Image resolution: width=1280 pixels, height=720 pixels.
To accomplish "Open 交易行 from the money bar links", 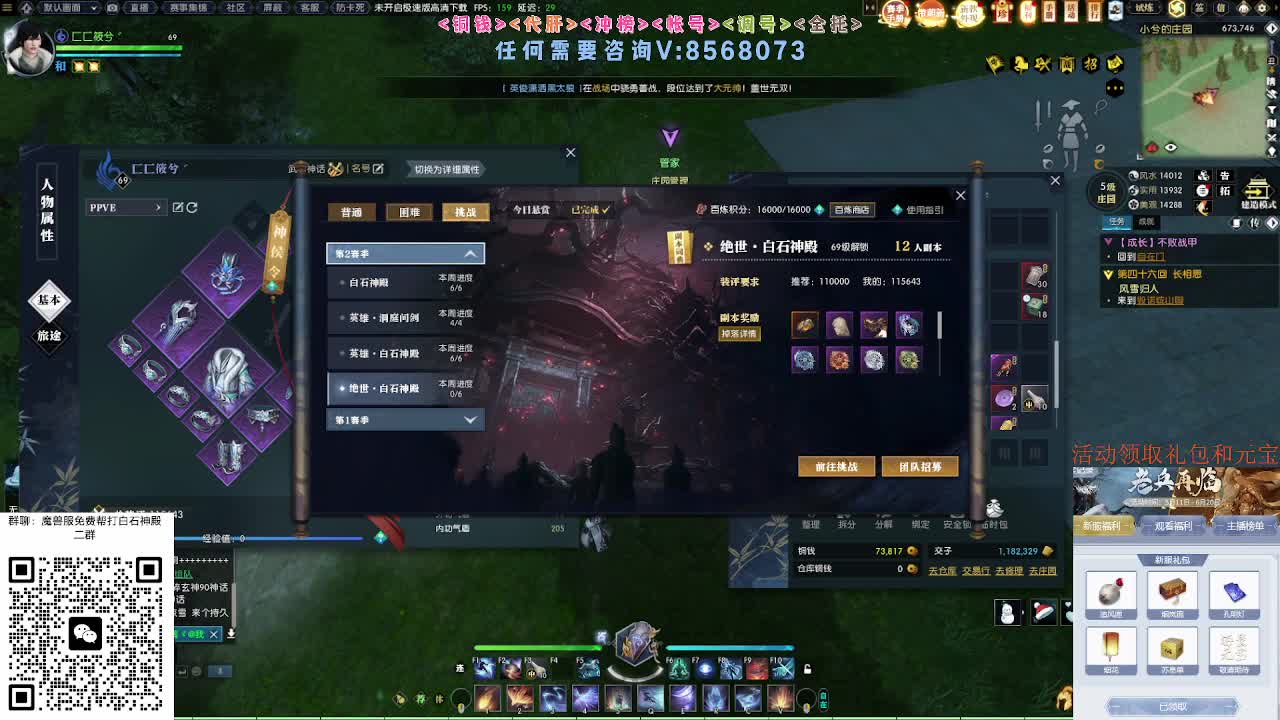I will click(976, 571).
